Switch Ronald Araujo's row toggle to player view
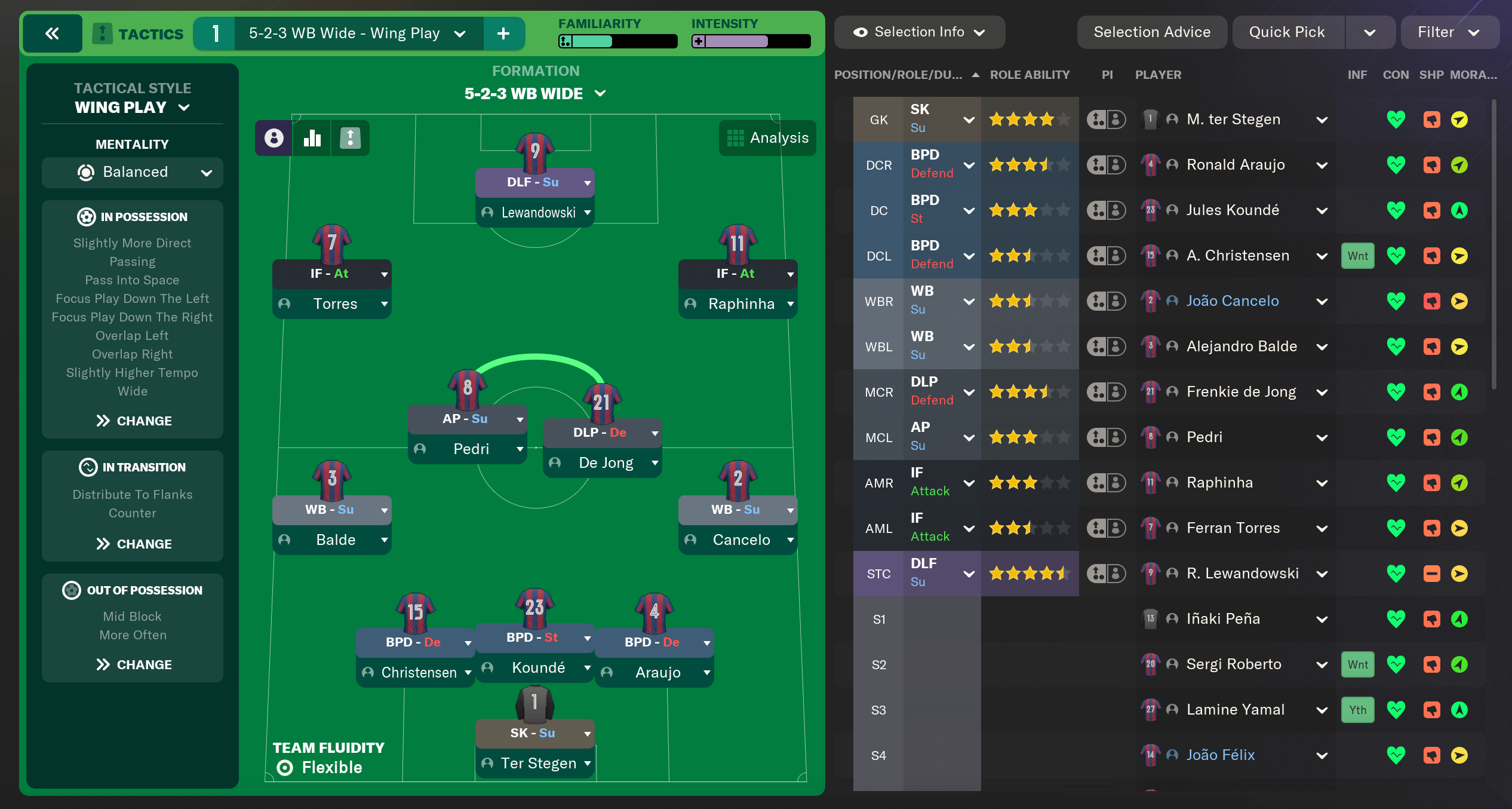 coord(1117,164)
